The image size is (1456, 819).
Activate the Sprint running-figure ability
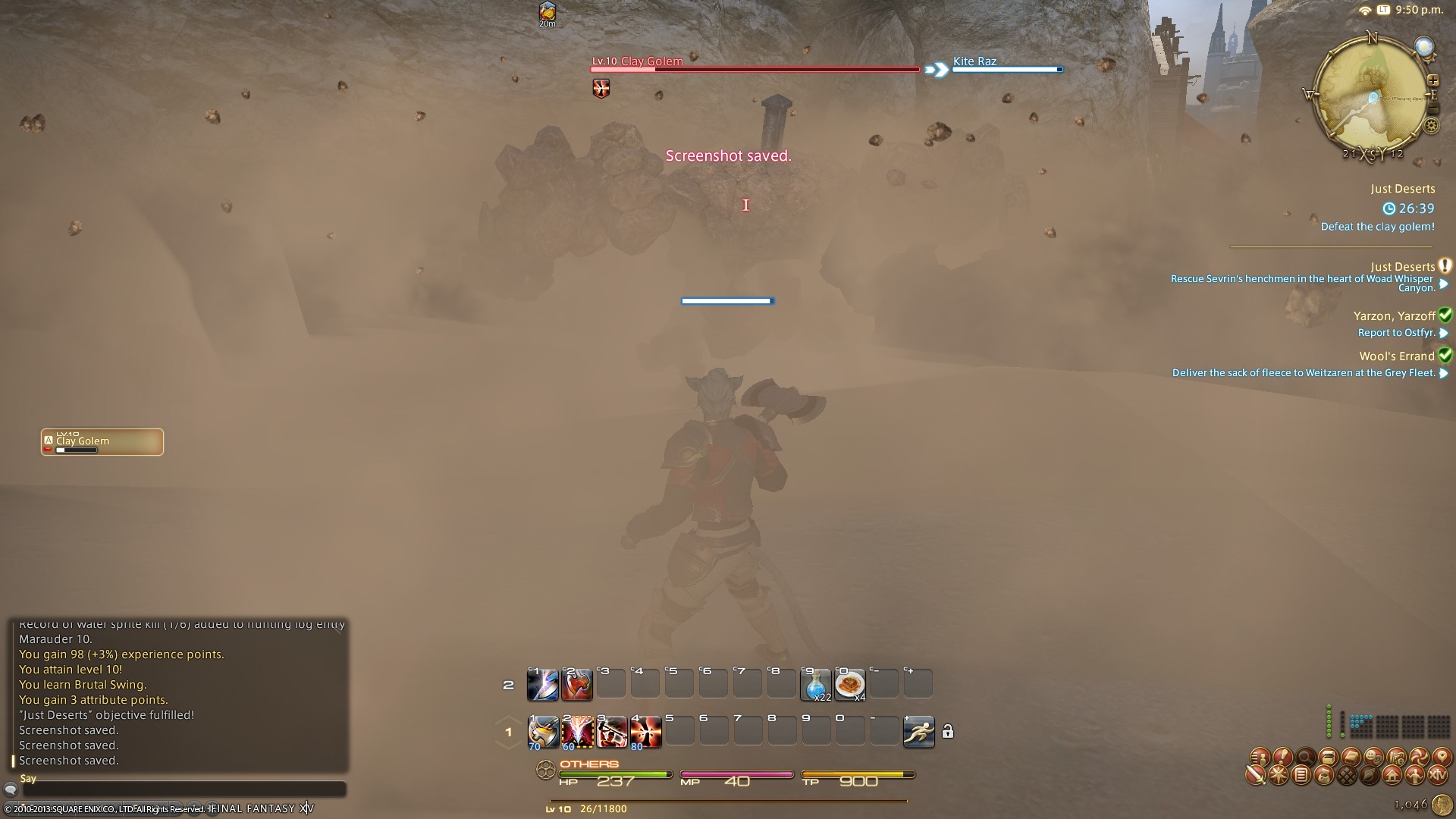[918, 732]
